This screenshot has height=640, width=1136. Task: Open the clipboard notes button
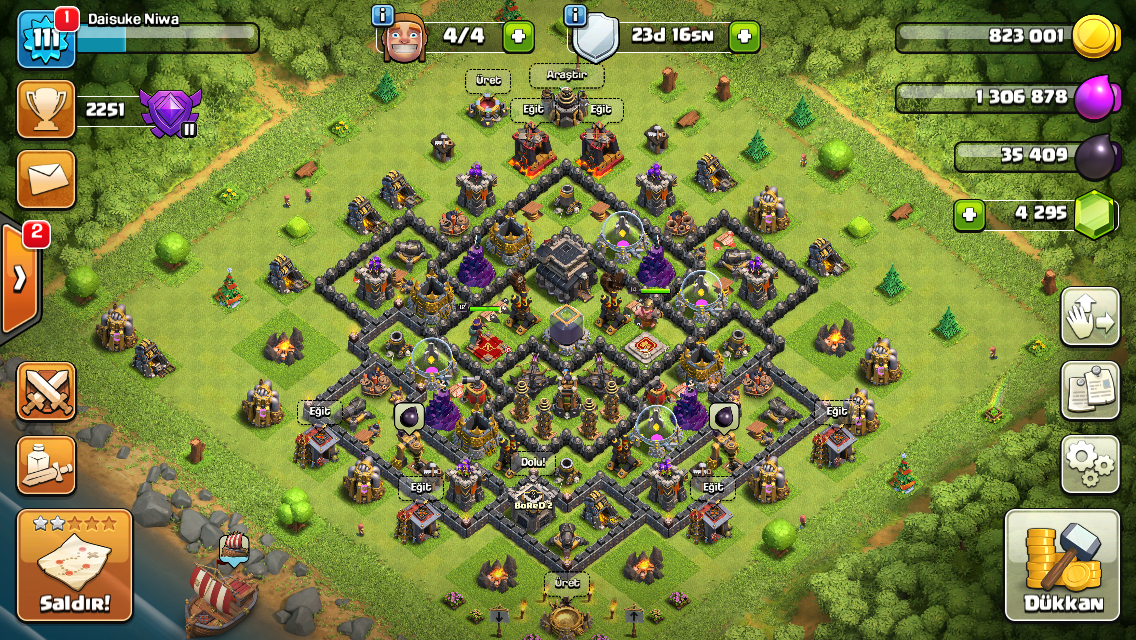point(1090,389)
